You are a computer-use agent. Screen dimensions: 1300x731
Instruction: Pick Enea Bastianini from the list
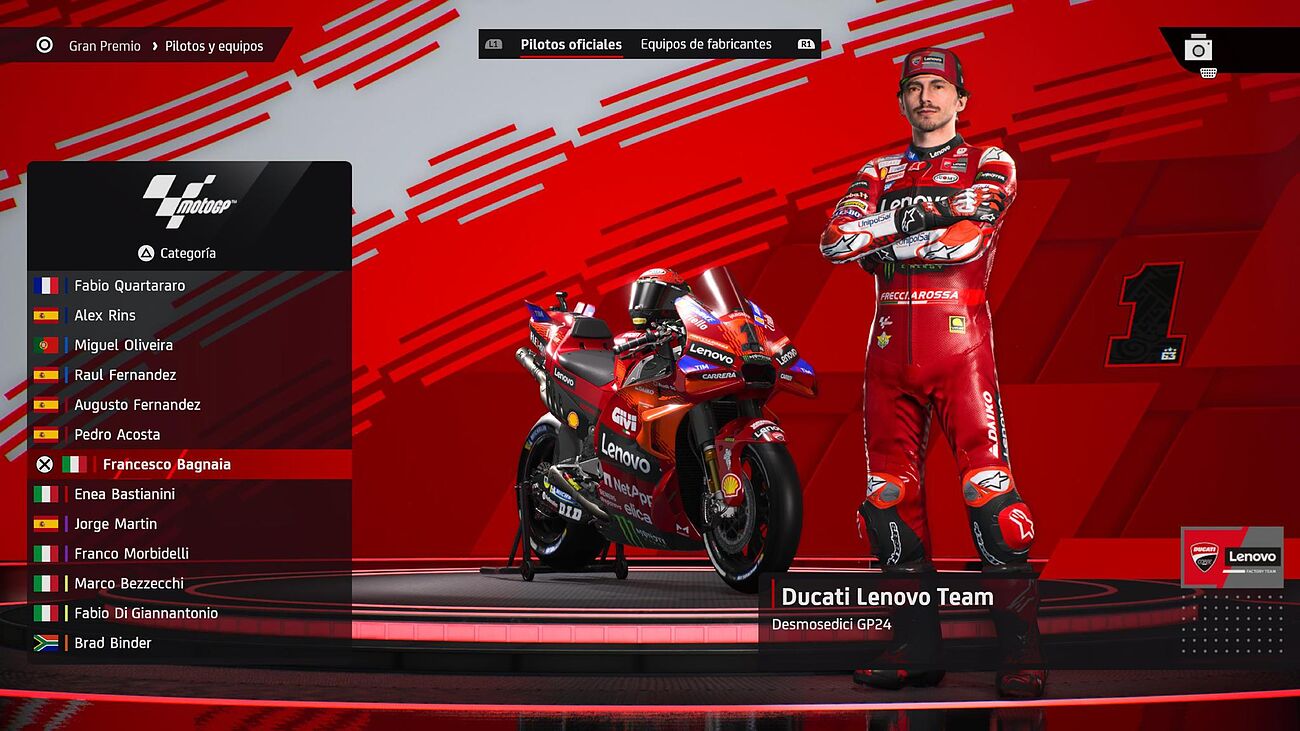[x=124, y=494]
